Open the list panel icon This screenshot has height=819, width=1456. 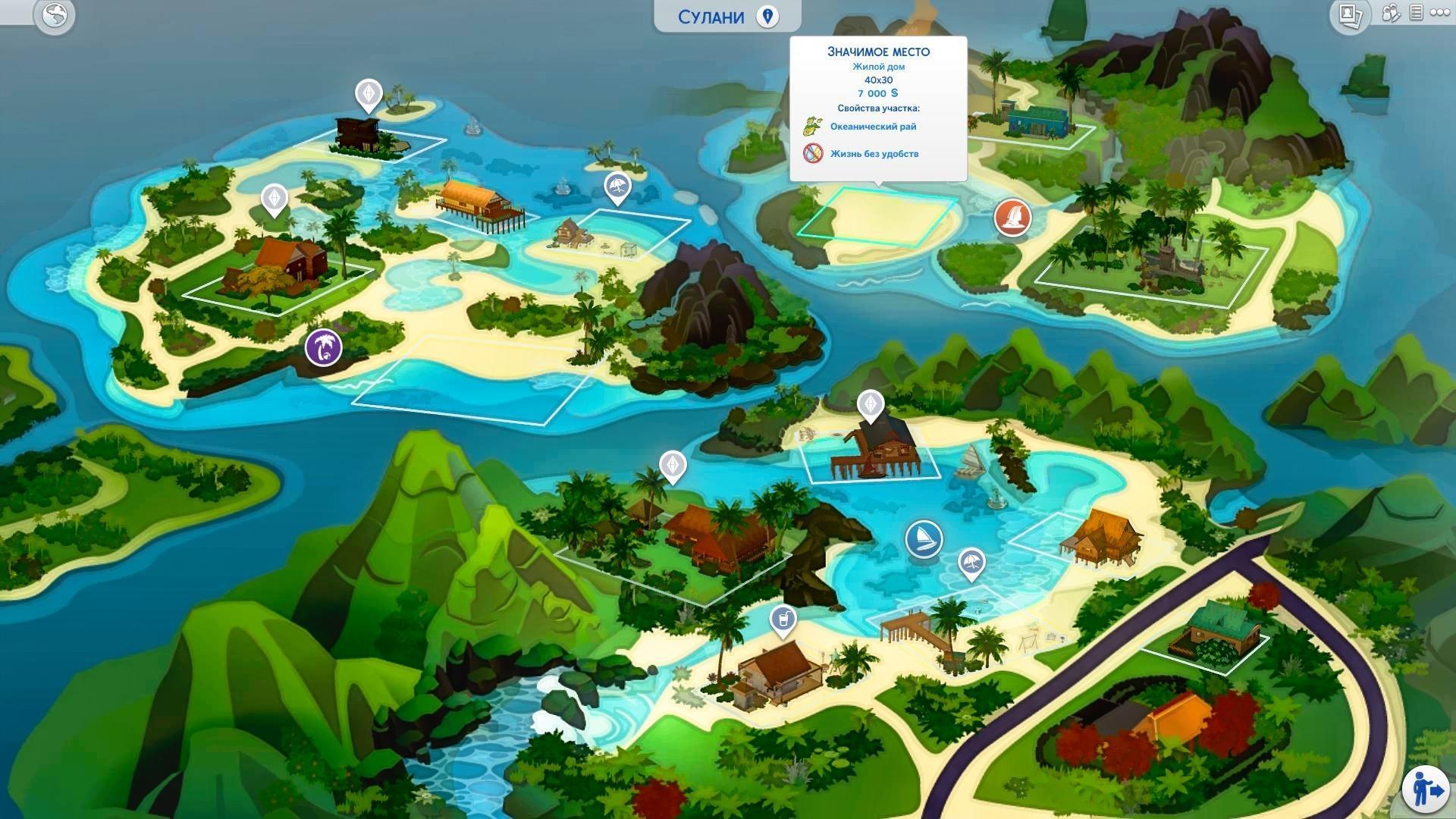(x=1416, y=13)
